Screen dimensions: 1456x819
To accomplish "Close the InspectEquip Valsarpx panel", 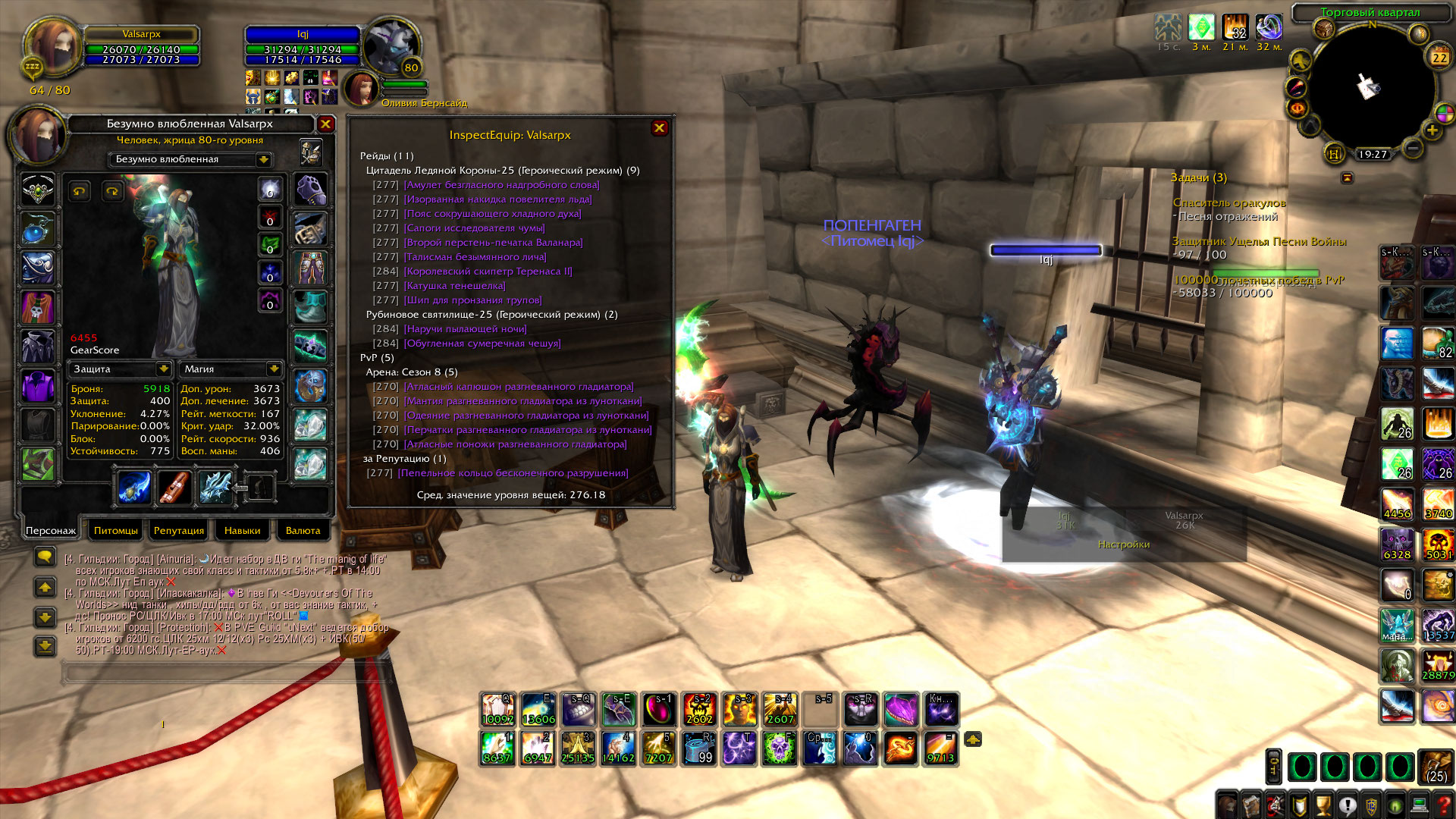I will tap(659, 128).
